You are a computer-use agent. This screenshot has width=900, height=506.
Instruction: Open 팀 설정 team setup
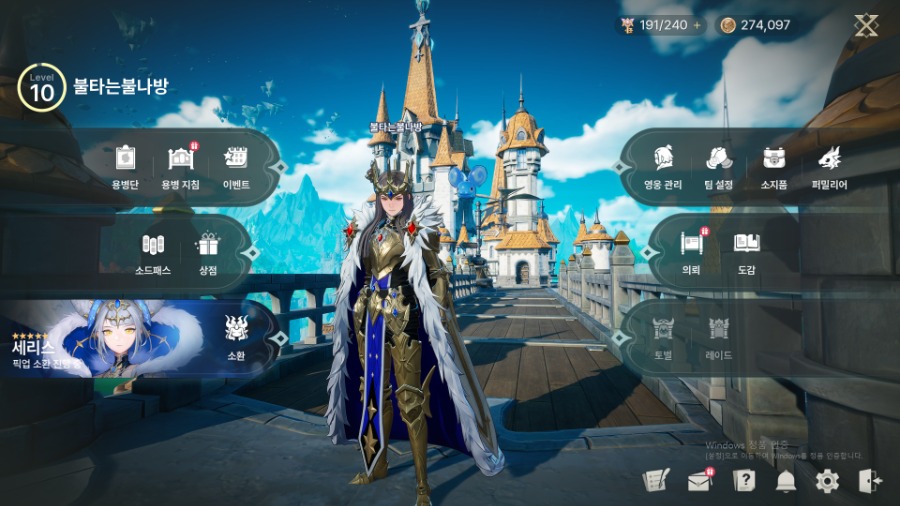(718, 164)
